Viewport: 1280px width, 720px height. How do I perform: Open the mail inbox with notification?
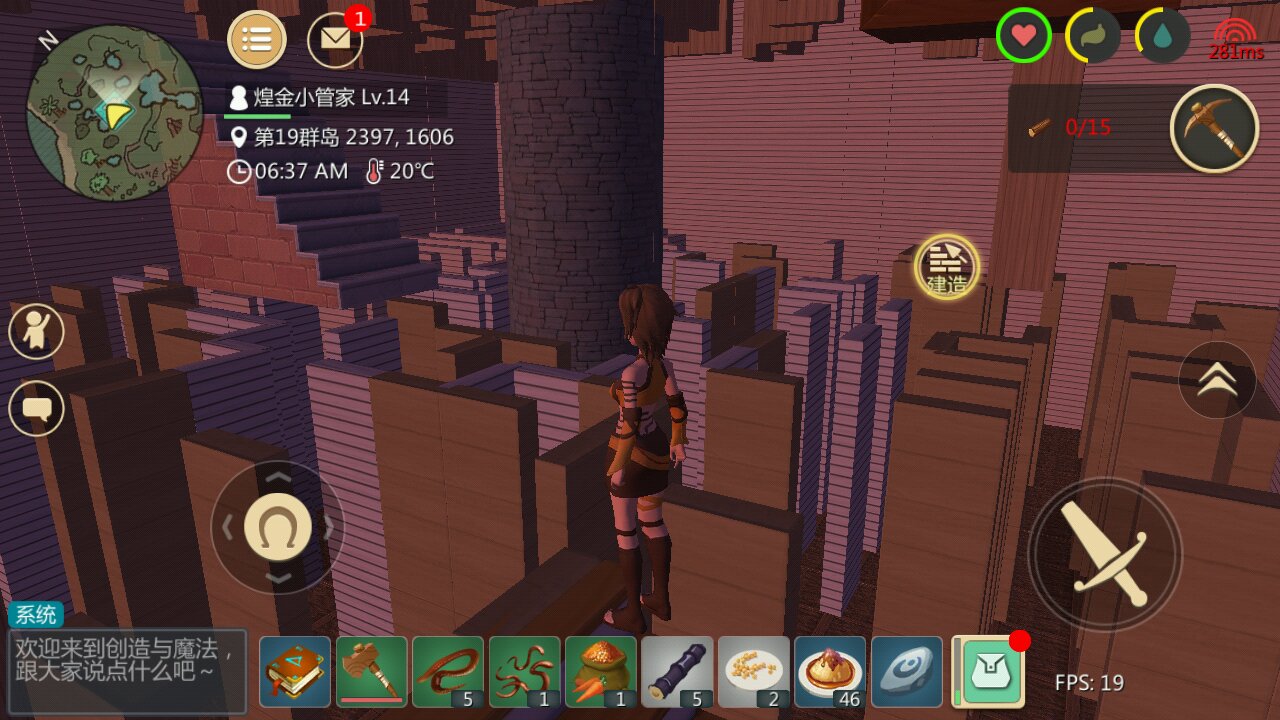click(x=336, y=40)
